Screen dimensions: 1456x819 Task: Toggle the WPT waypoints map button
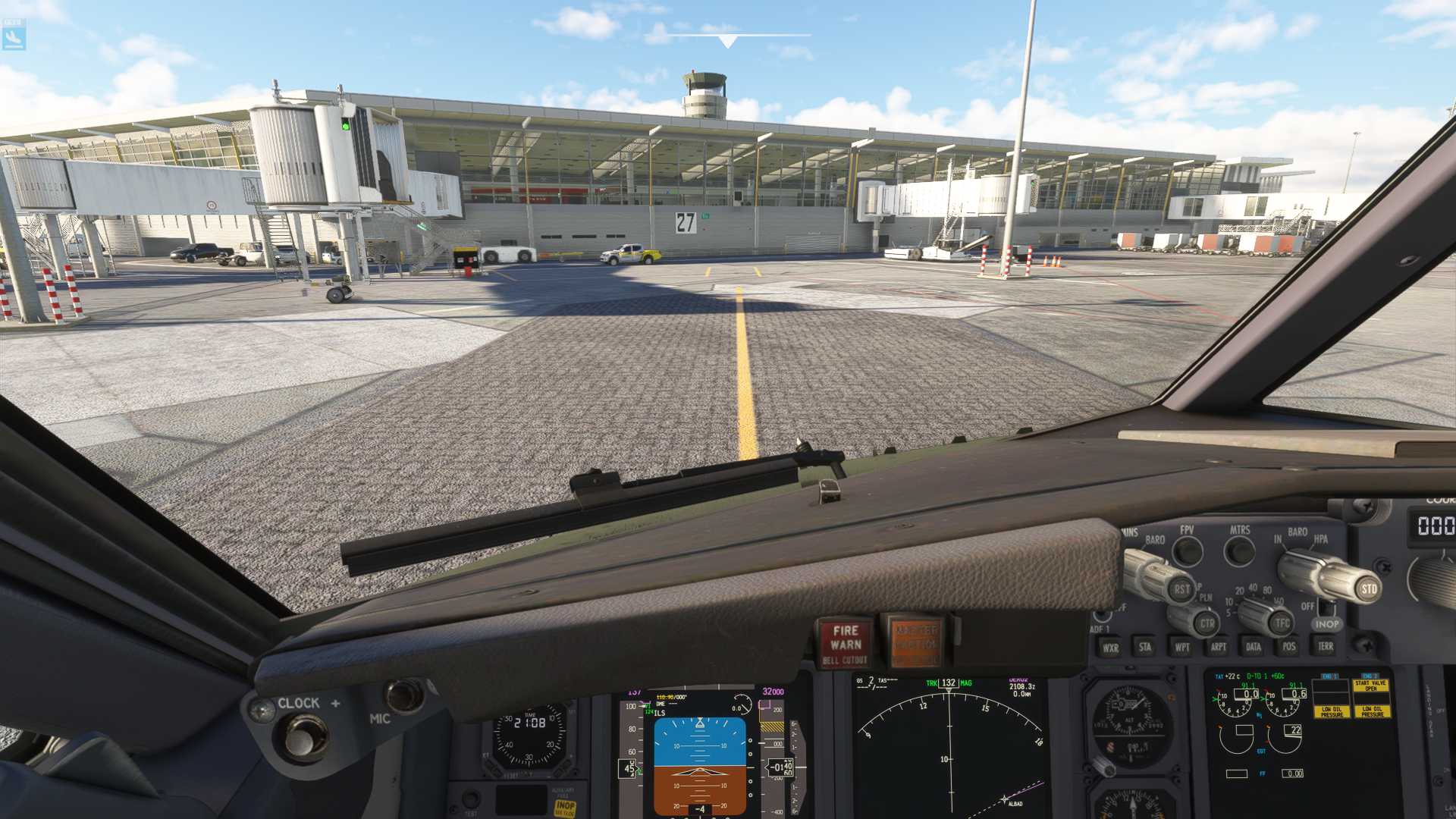1181,647
